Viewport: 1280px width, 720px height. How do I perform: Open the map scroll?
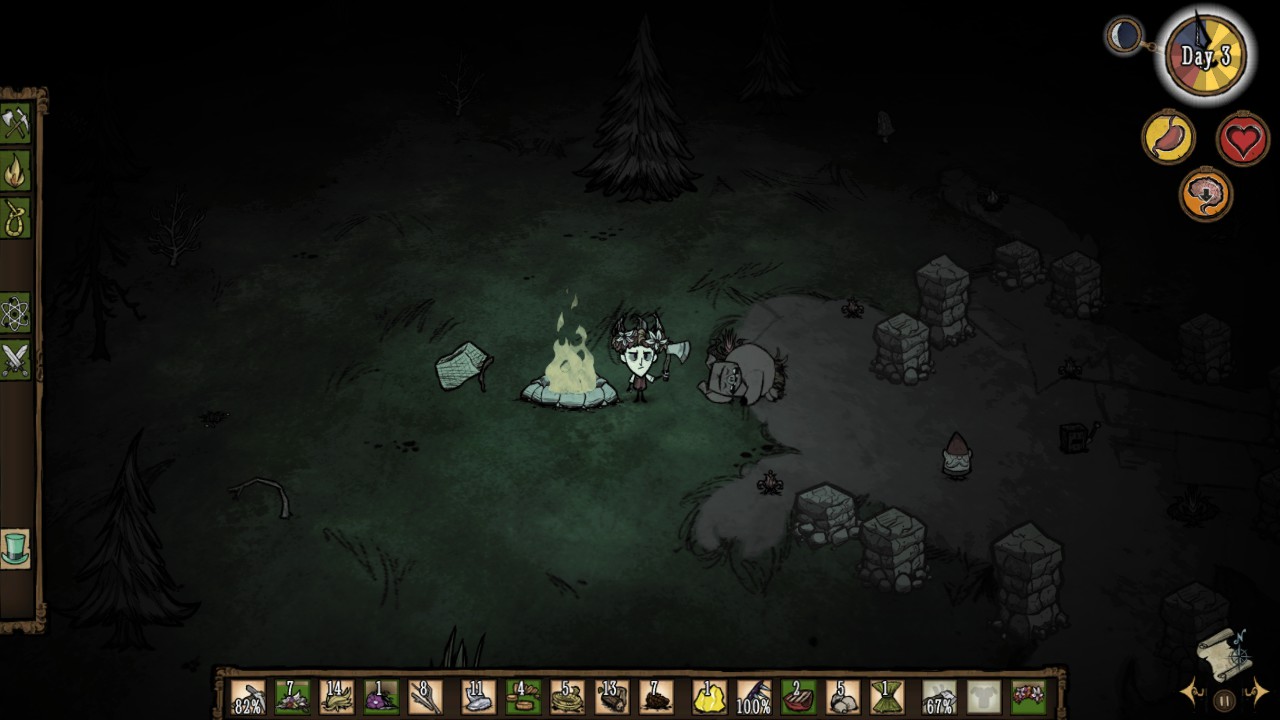click(1224, 651)
